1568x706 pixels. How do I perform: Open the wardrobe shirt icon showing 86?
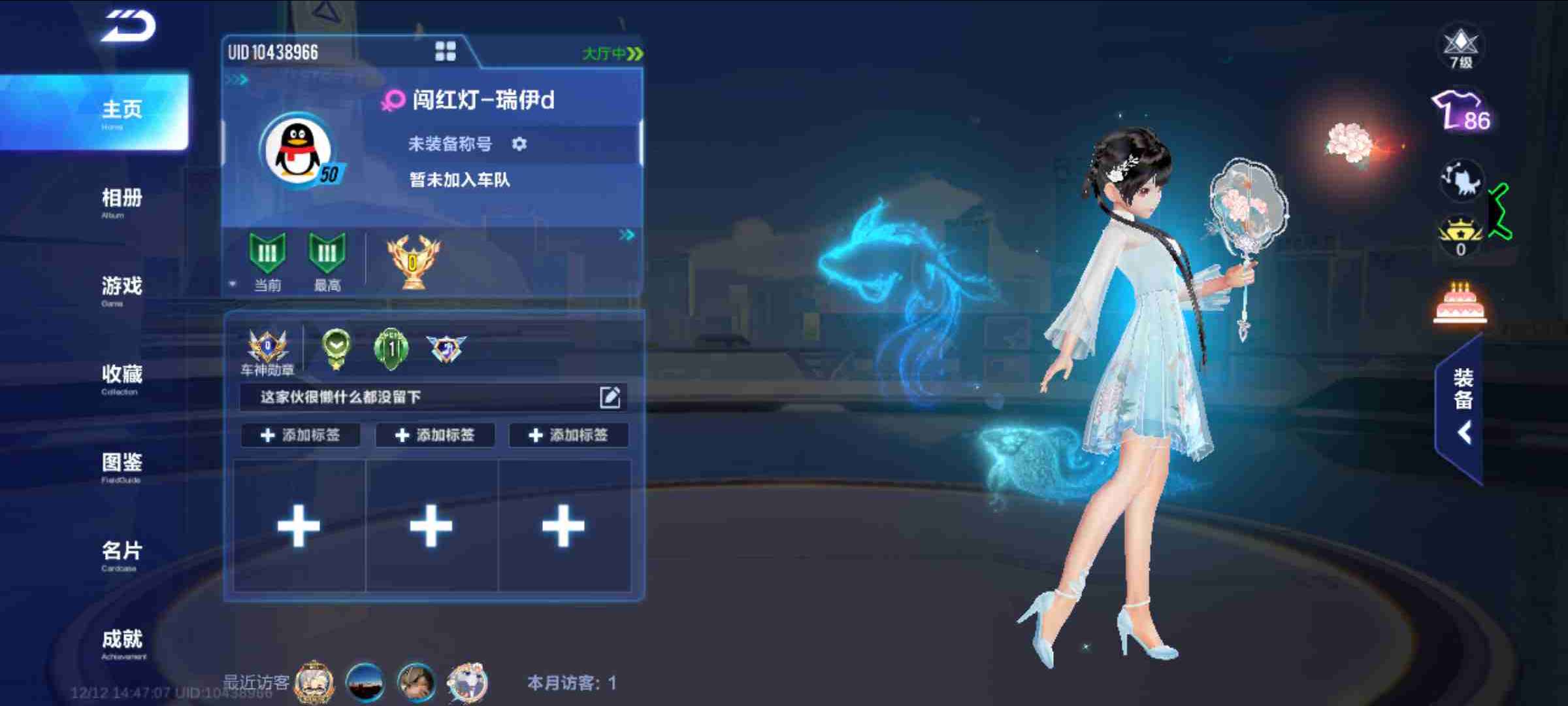click(x=1460, y=112)
